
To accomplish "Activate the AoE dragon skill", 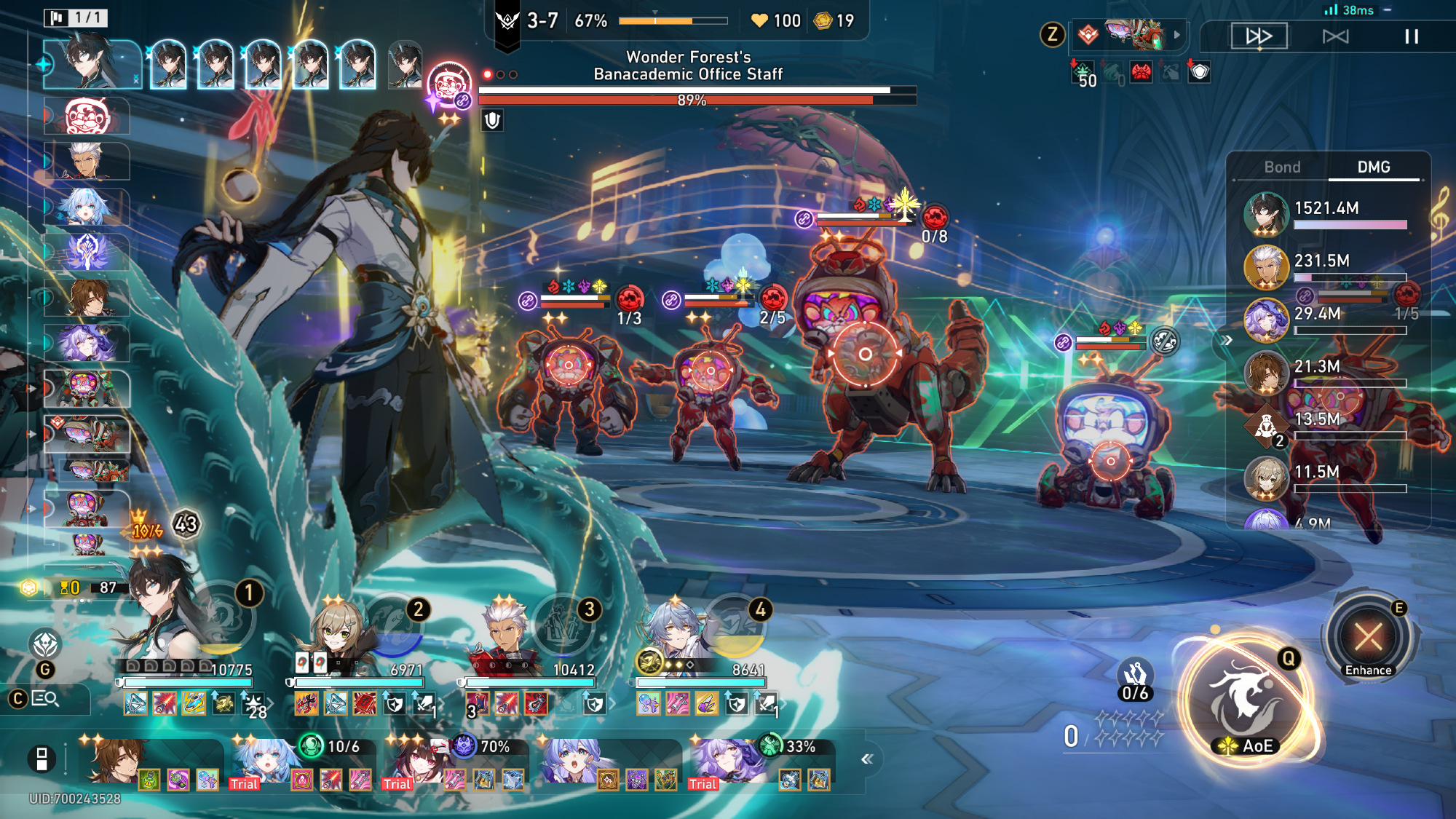I will [1246, 699].
